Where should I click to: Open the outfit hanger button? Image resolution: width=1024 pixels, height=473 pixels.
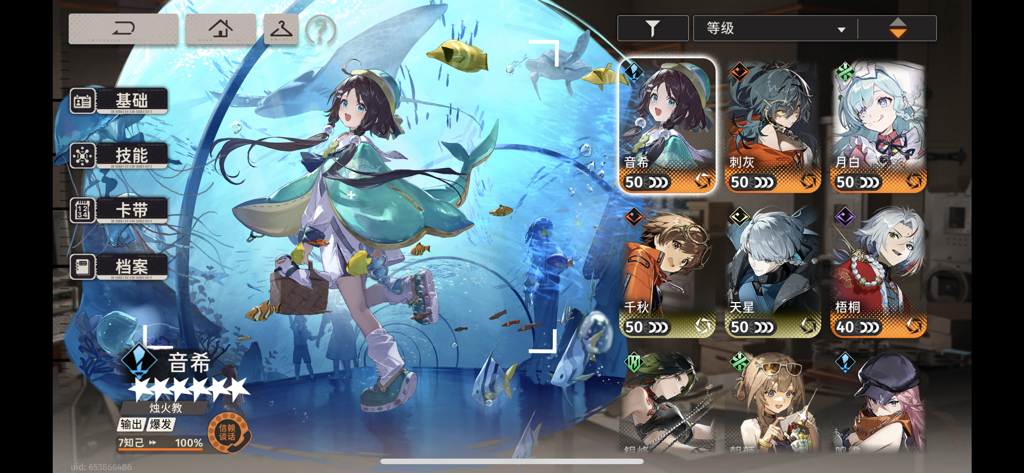pos(281,29)
